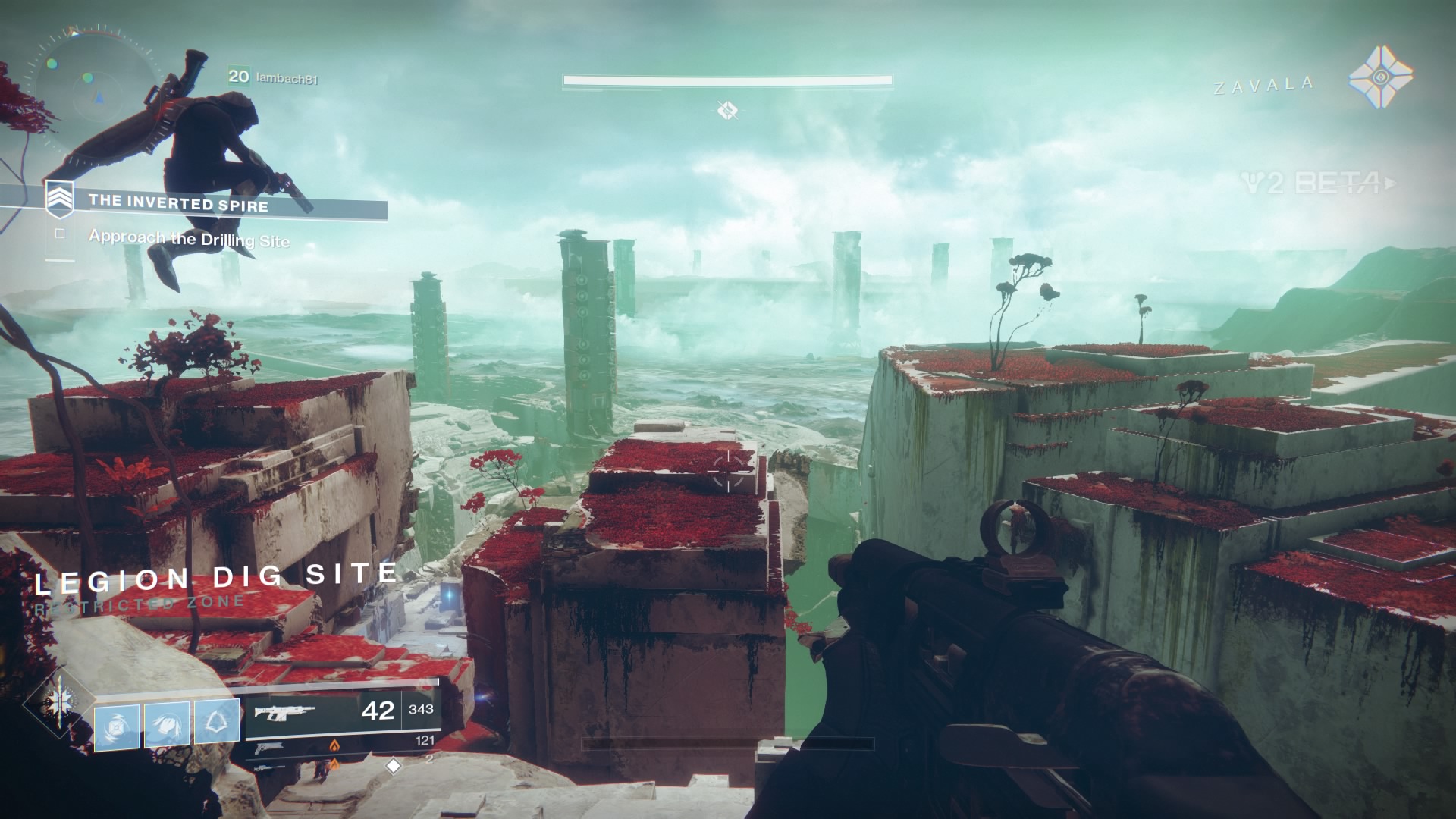The height and width of the screenshot is (819, 1456).
Task: Use the grenade ability icon
Action: click(x=117, y=726)
